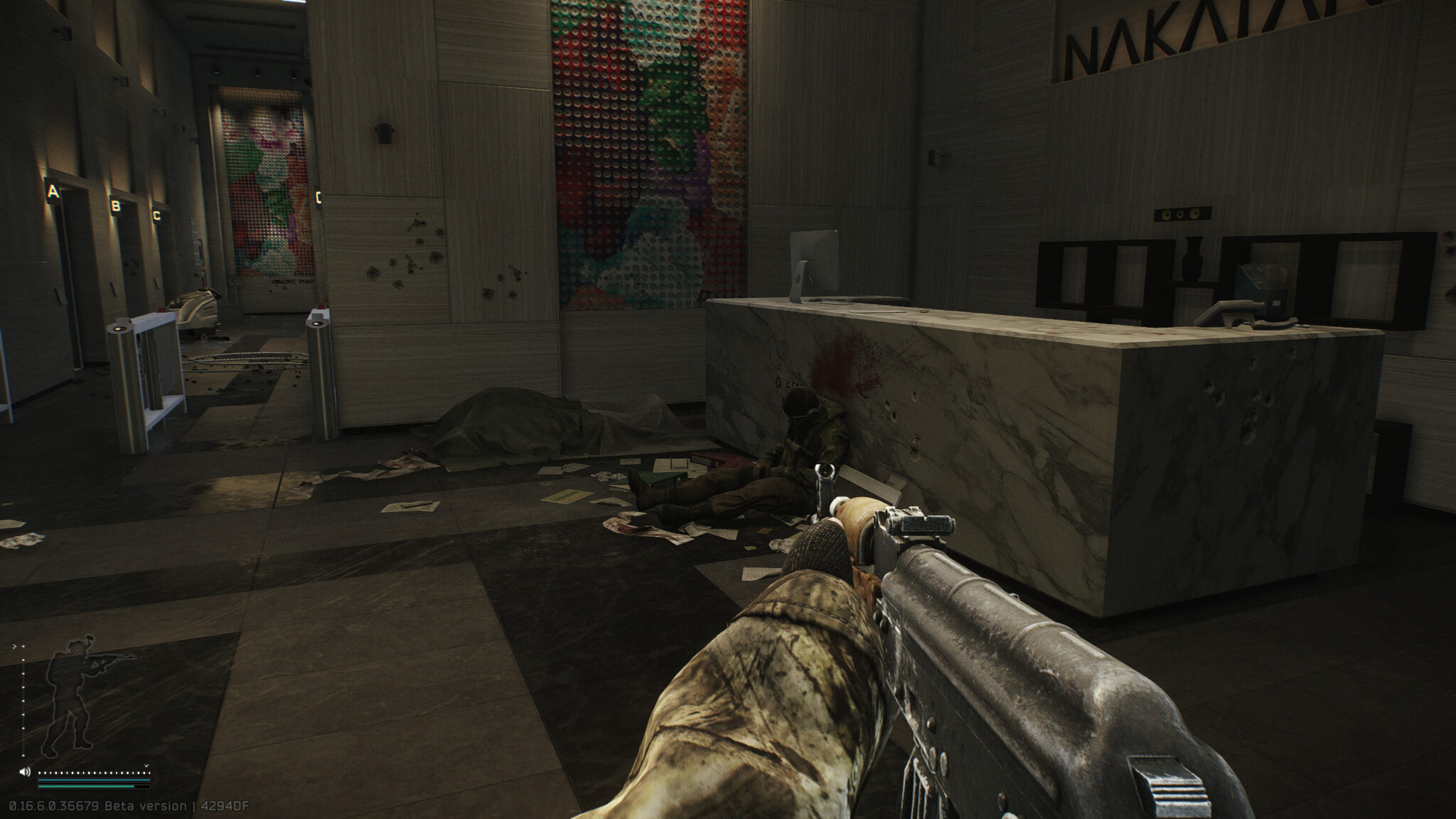Click the elevator sign labeled C
Screen dimensions: 1456x819
(156, 216)
